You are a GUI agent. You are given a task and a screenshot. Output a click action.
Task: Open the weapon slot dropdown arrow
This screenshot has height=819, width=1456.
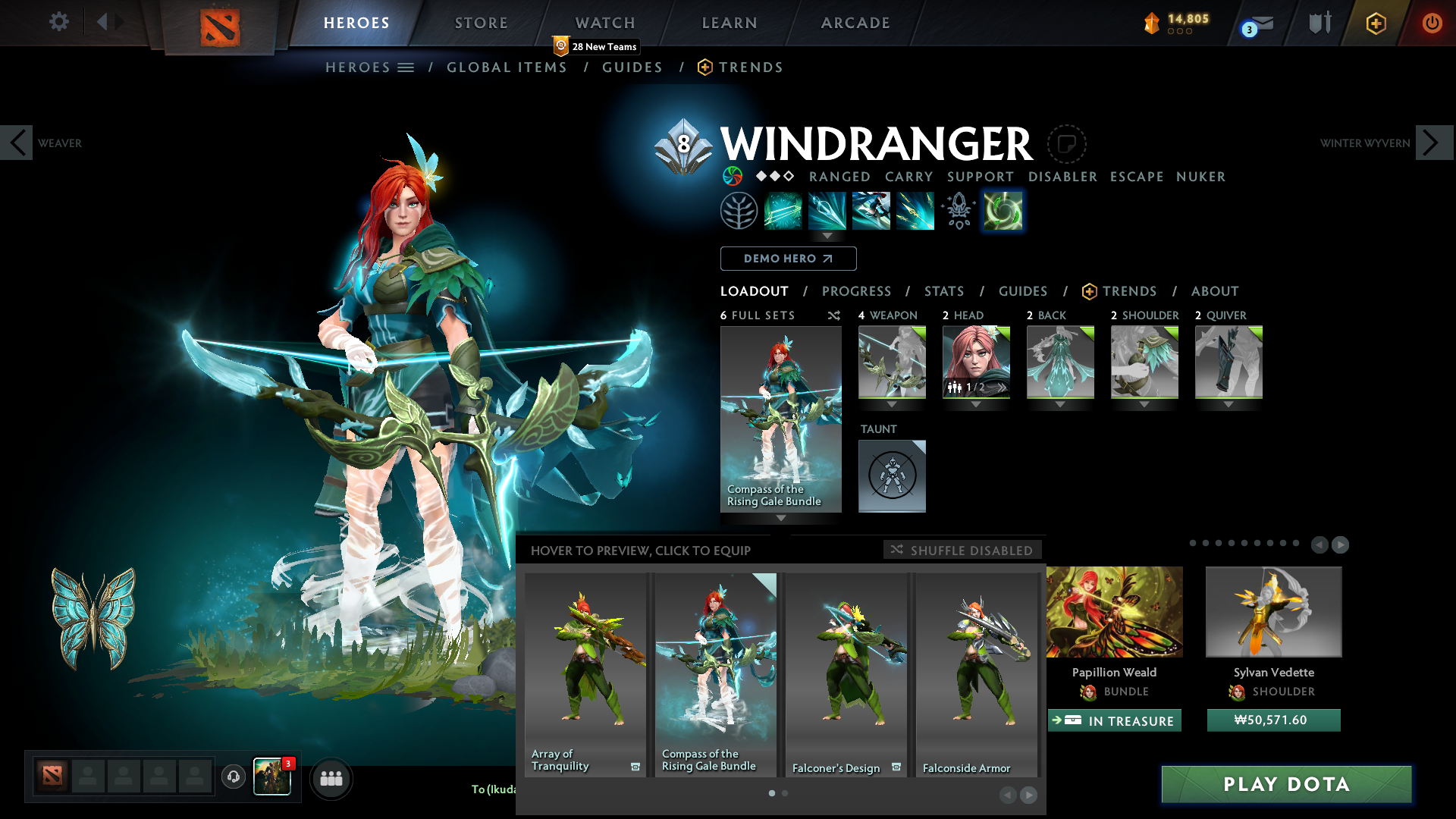coord(892,404)
